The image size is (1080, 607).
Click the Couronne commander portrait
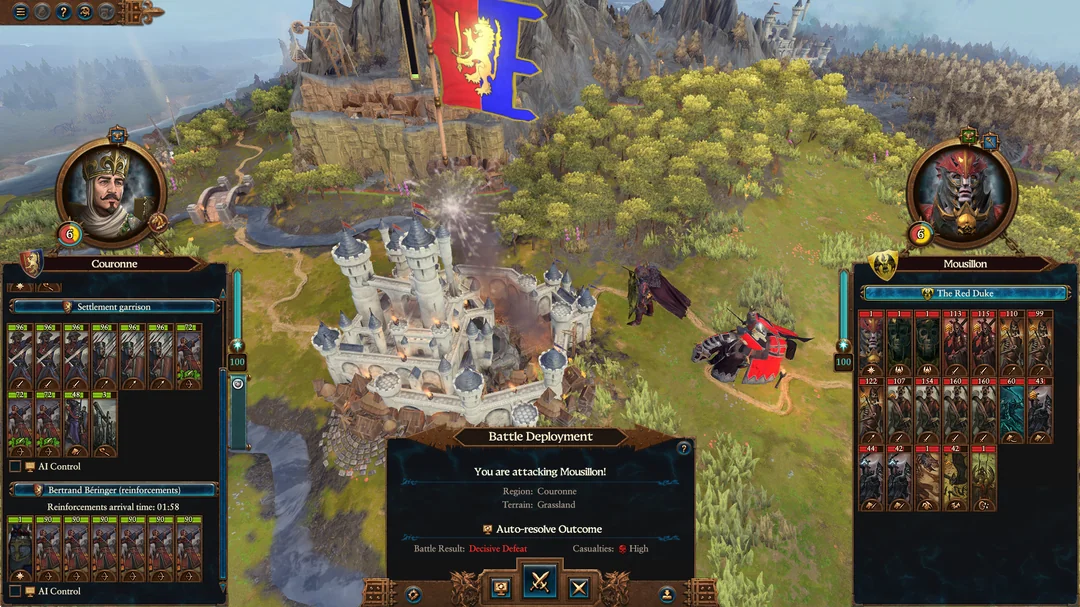click(111, 190)
